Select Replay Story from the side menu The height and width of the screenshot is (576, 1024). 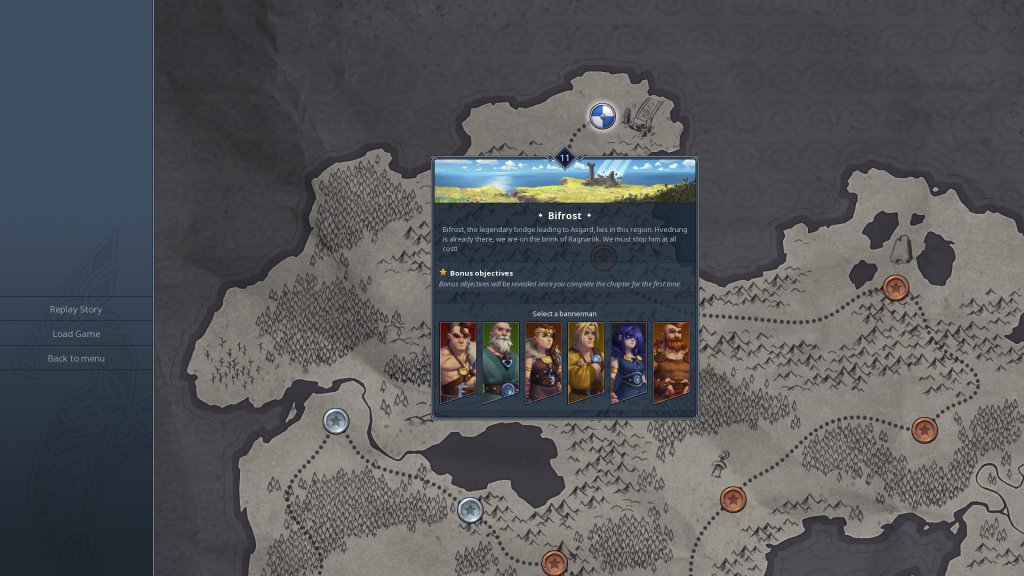pos(76,309)
